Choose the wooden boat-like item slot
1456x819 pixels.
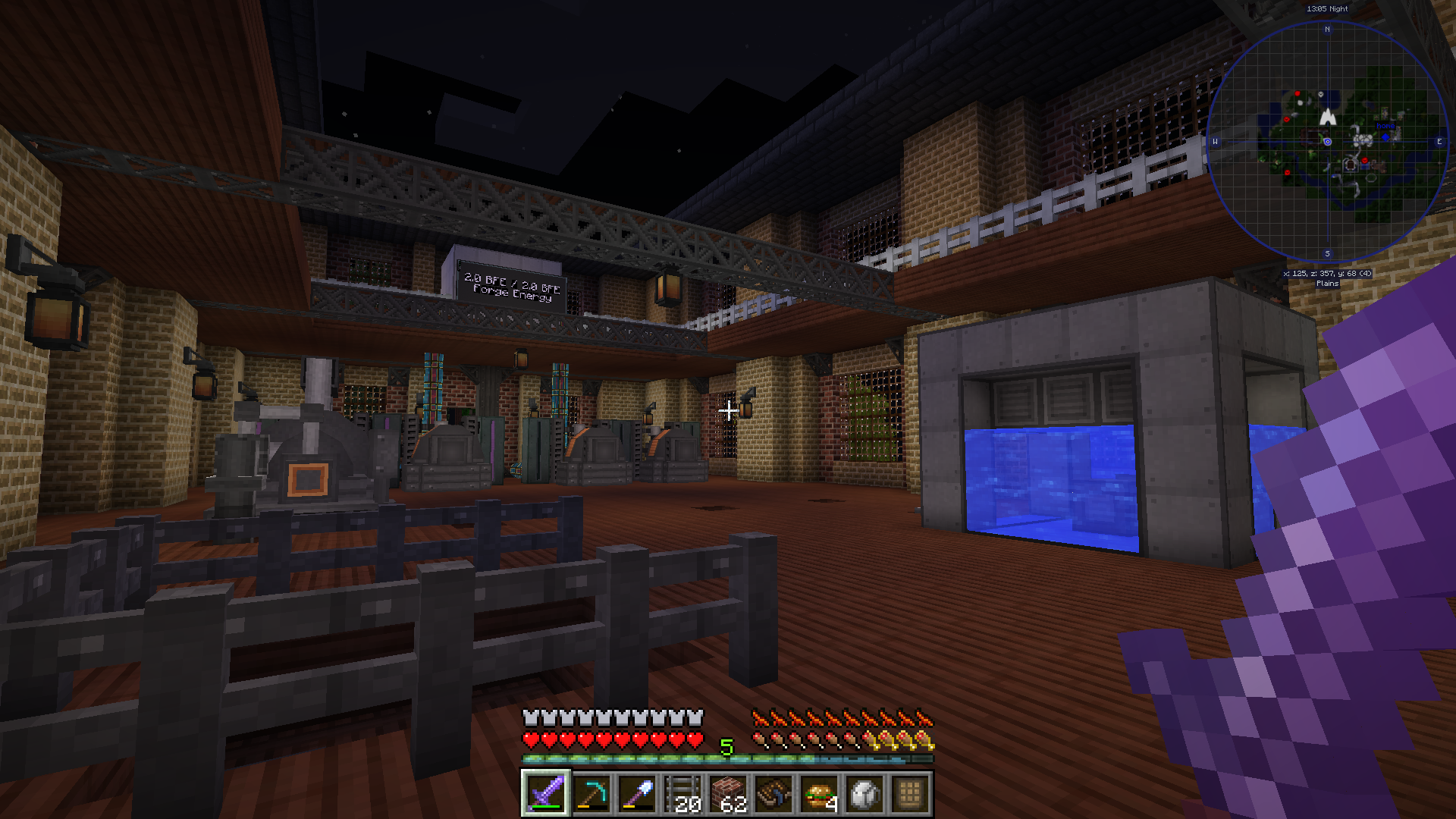tap(773, 794)
